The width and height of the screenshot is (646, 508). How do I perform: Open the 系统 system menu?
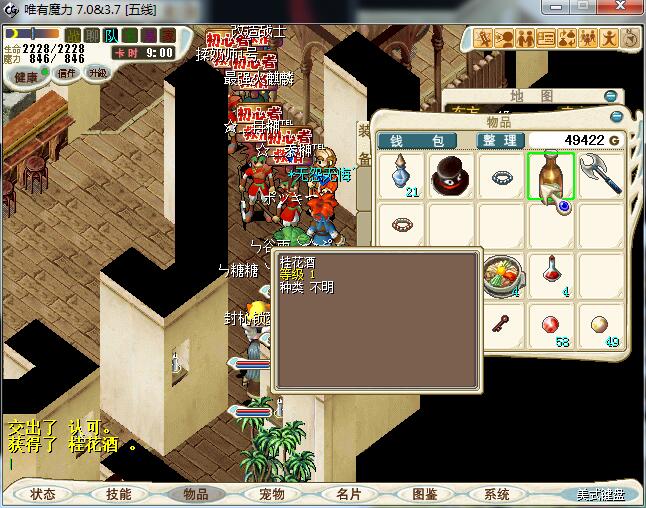(x=497, y=494)
